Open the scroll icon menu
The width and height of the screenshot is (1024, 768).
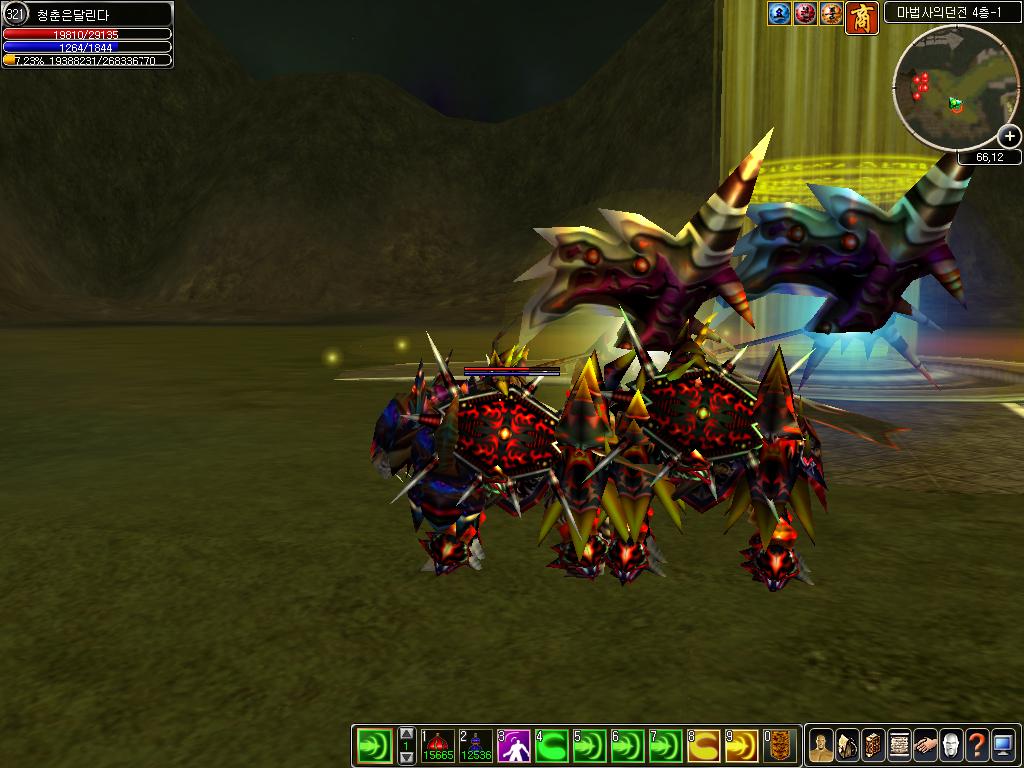[898, 745]
